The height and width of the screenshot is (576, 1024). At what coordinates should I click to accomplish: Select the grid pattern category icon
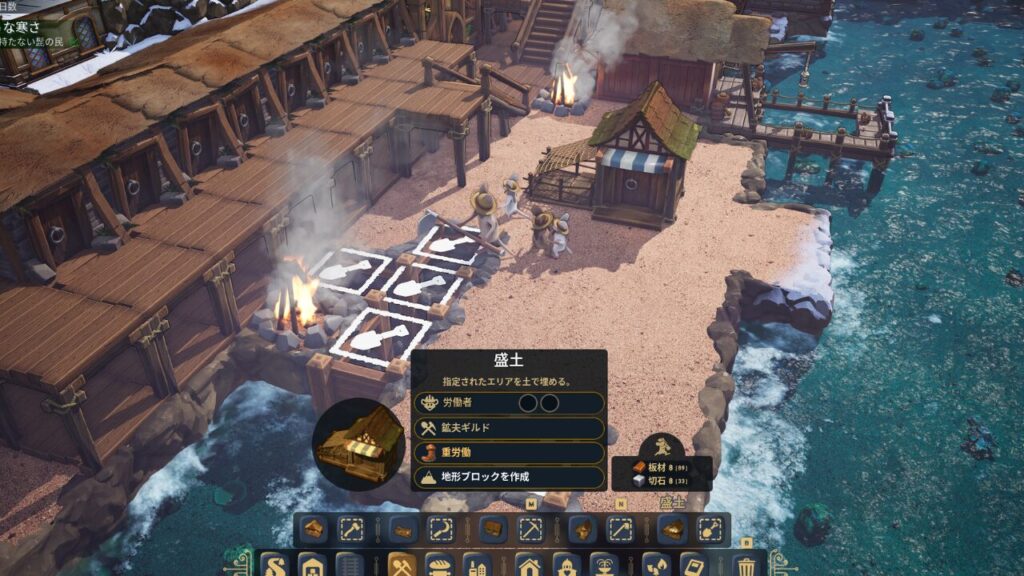pyautogui.click(x=349, y=566)
